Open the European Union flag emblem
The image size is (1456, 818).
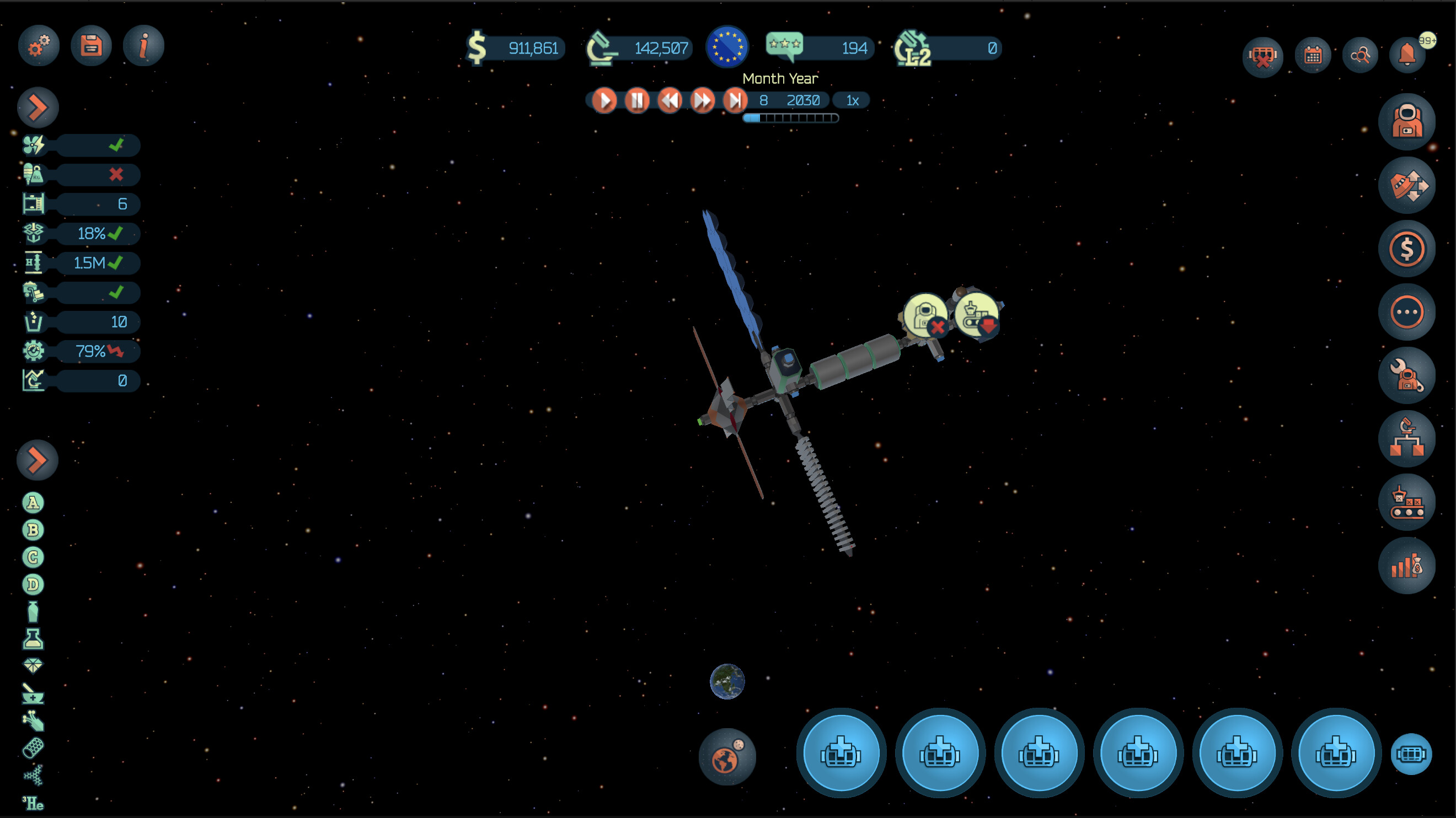click(x=727, y=47)
